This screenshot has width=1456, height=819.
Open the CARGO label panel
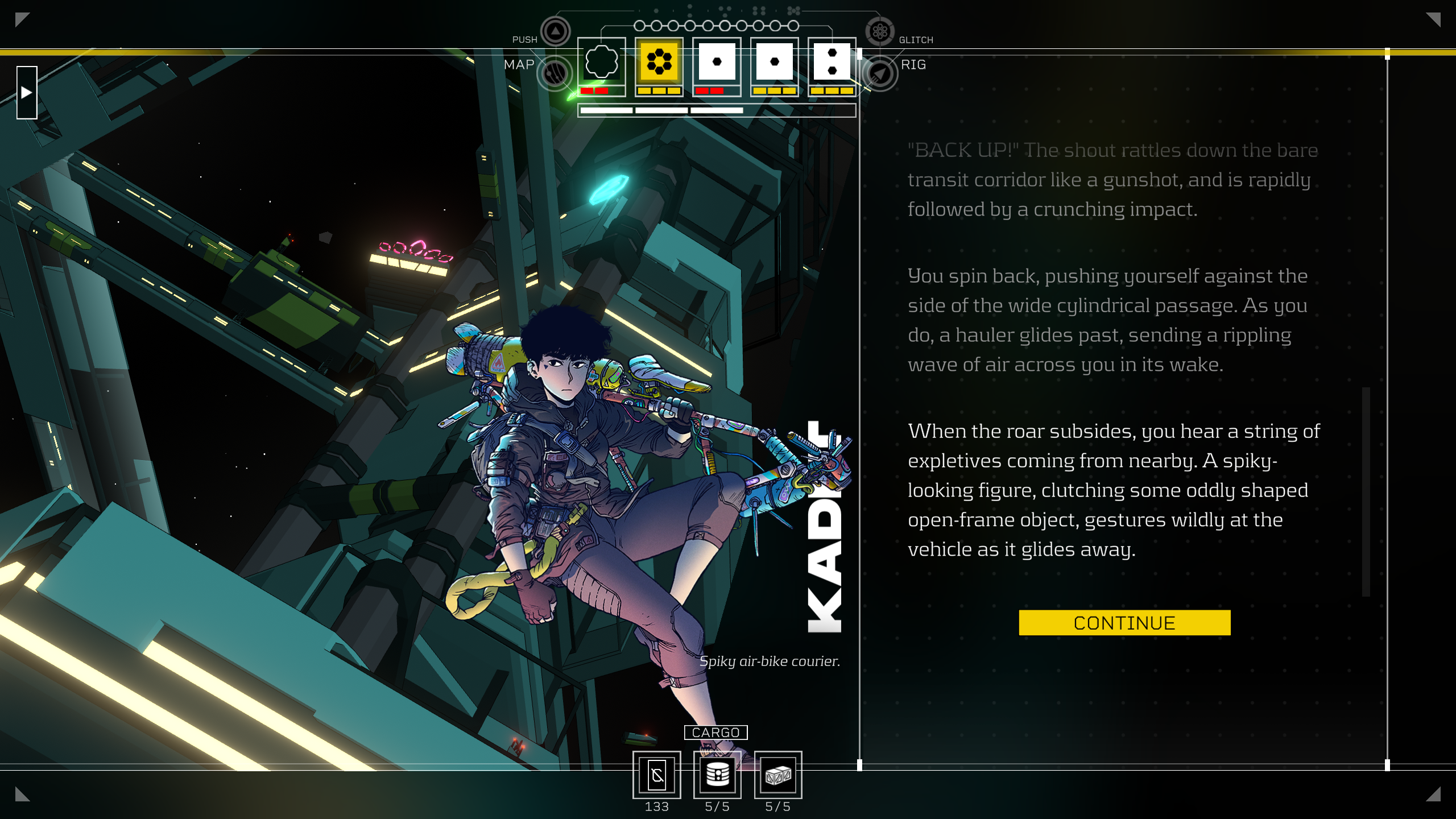pos(715,733)
